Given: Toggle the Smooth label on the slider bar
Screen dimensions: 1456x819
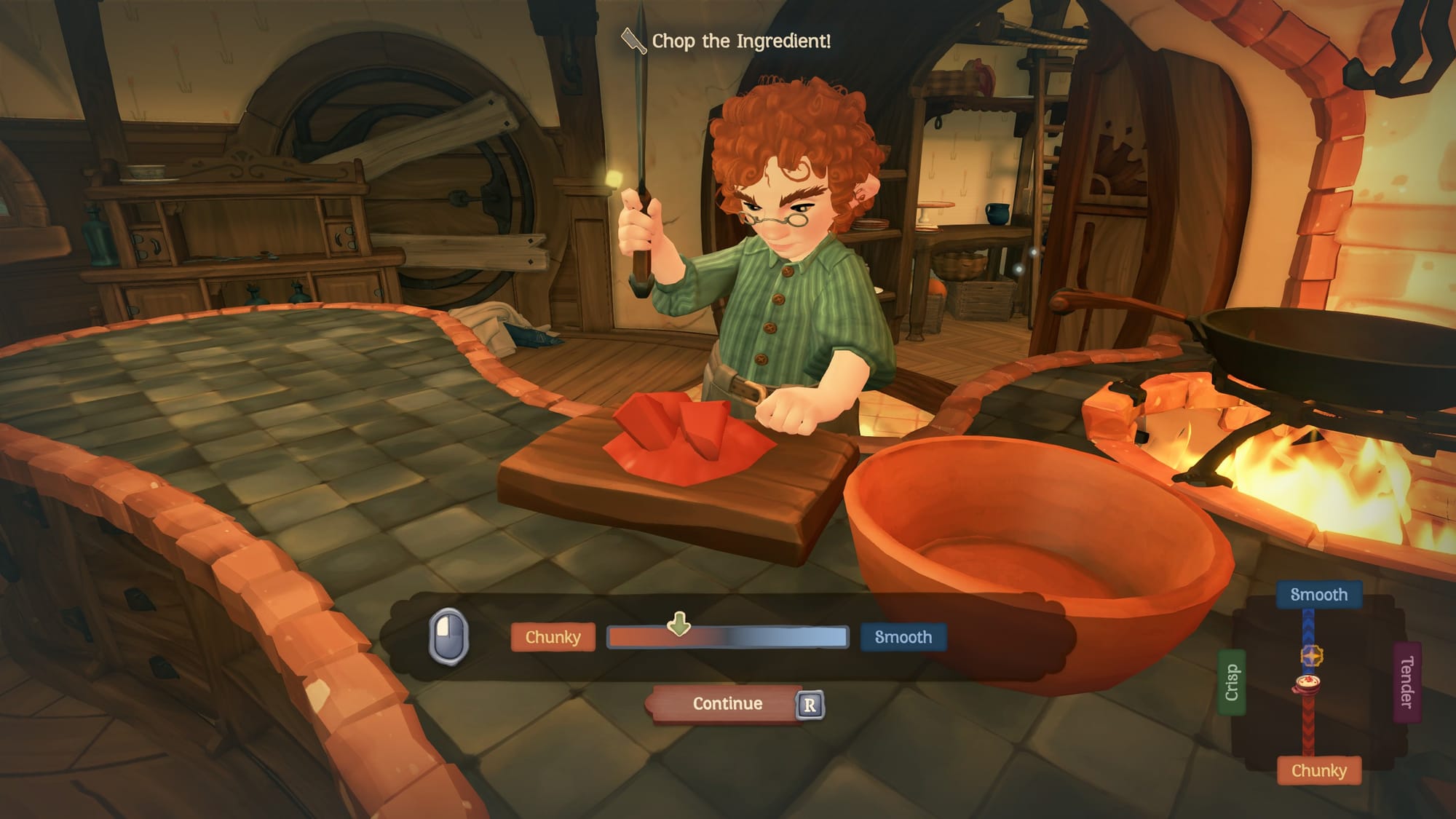Looking at the screenshot, I should 903,636.
